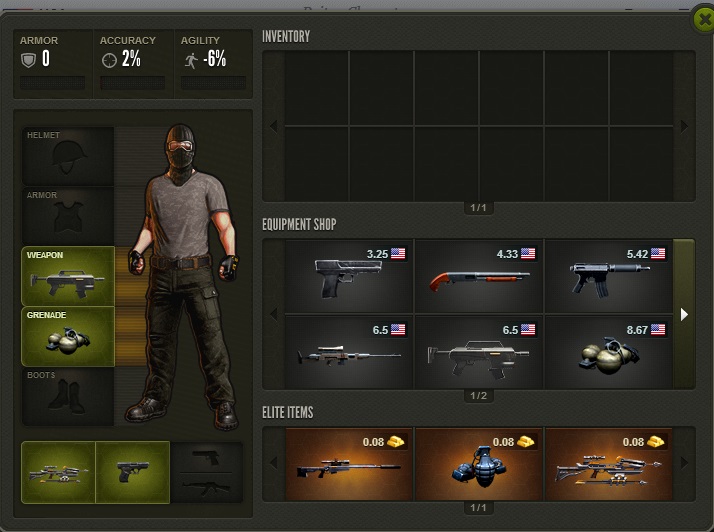Select the elite sniper rifle for gold
The width and height of the screenshot is (714, 532).
pyautogui.click(x=349, y=464)
